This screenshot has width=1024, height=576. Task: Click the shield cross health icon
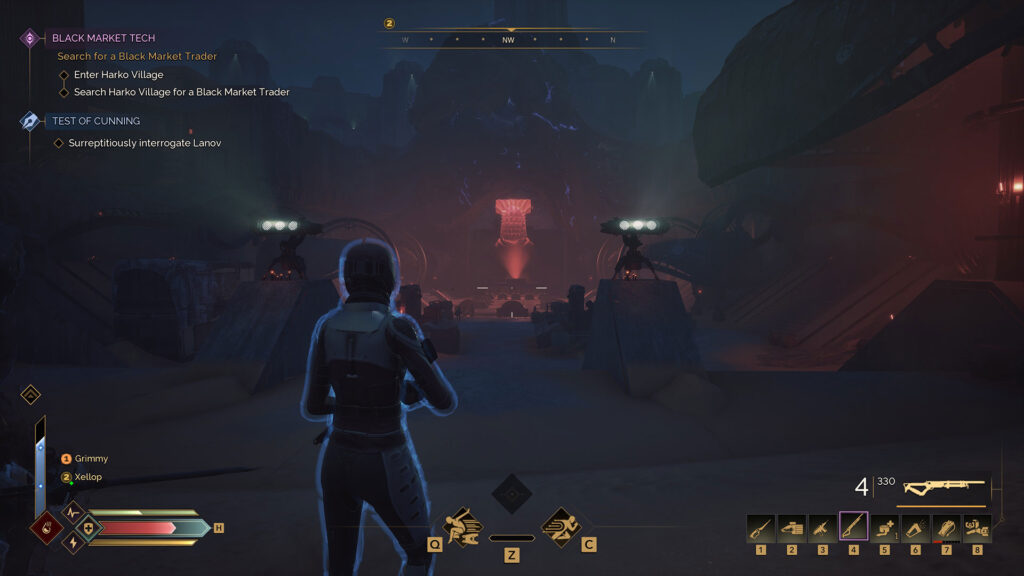click(x=87, y=527)
